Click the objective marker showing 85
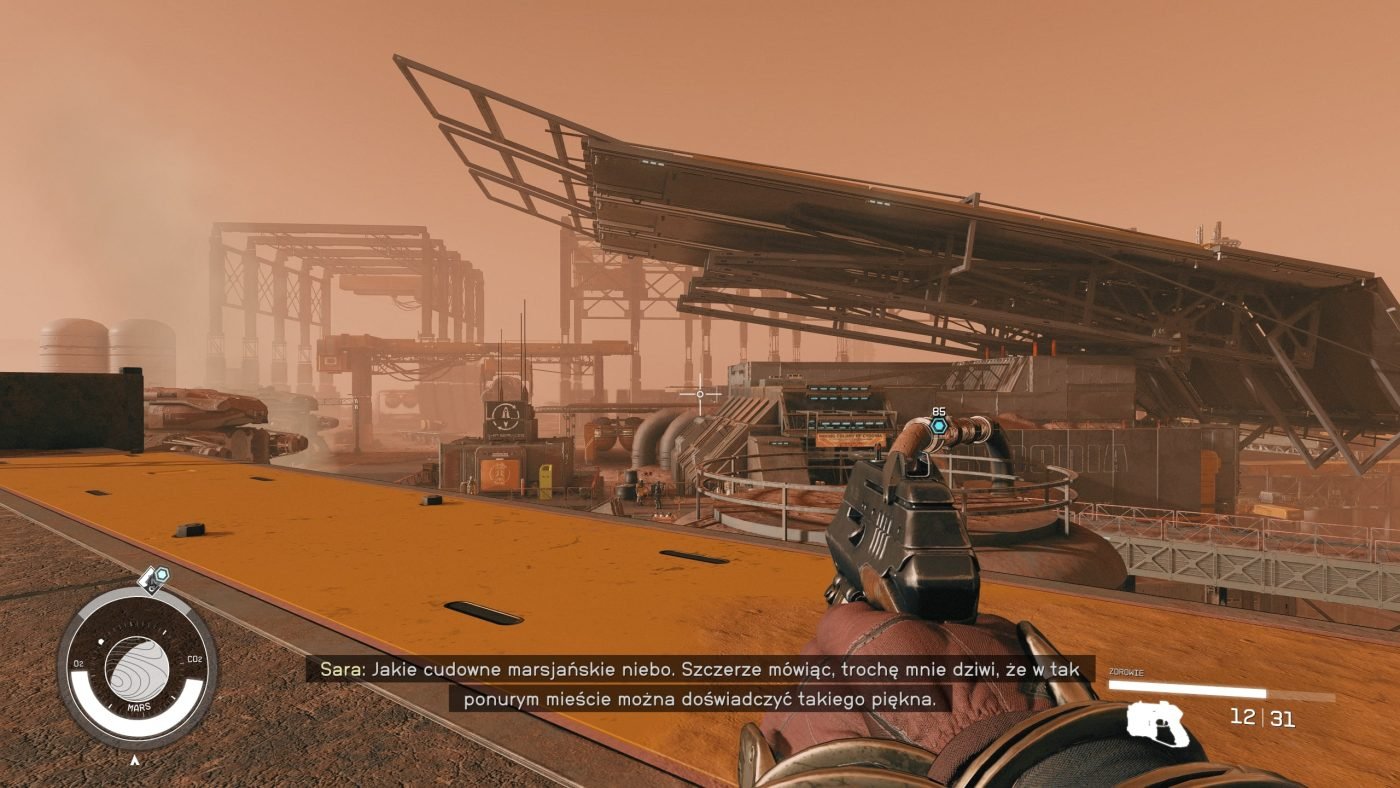The height and width of the screenshot is (788, 1400). 938,425
